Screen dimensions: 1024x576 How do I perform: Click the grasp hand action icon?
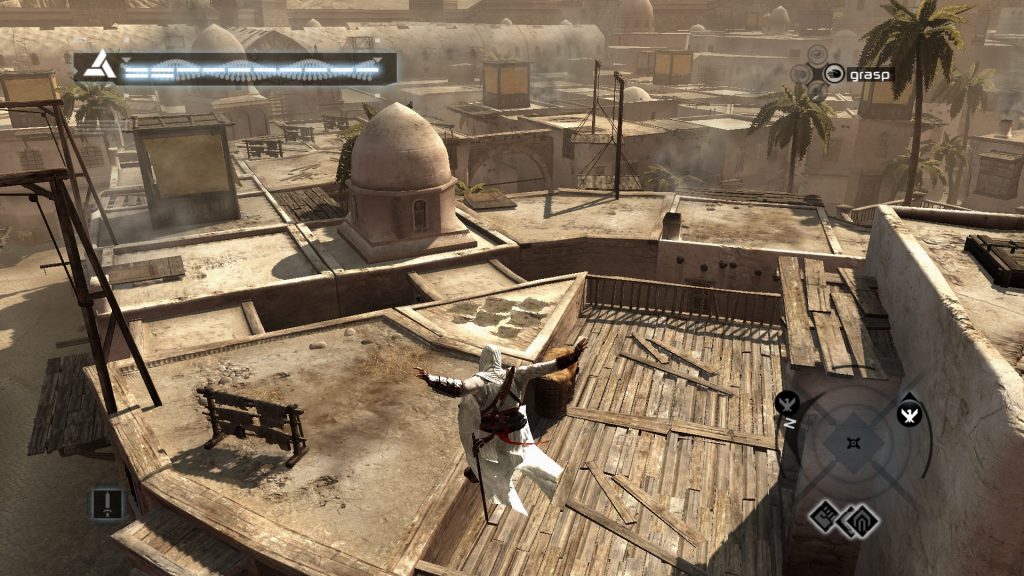coord(833,73)
